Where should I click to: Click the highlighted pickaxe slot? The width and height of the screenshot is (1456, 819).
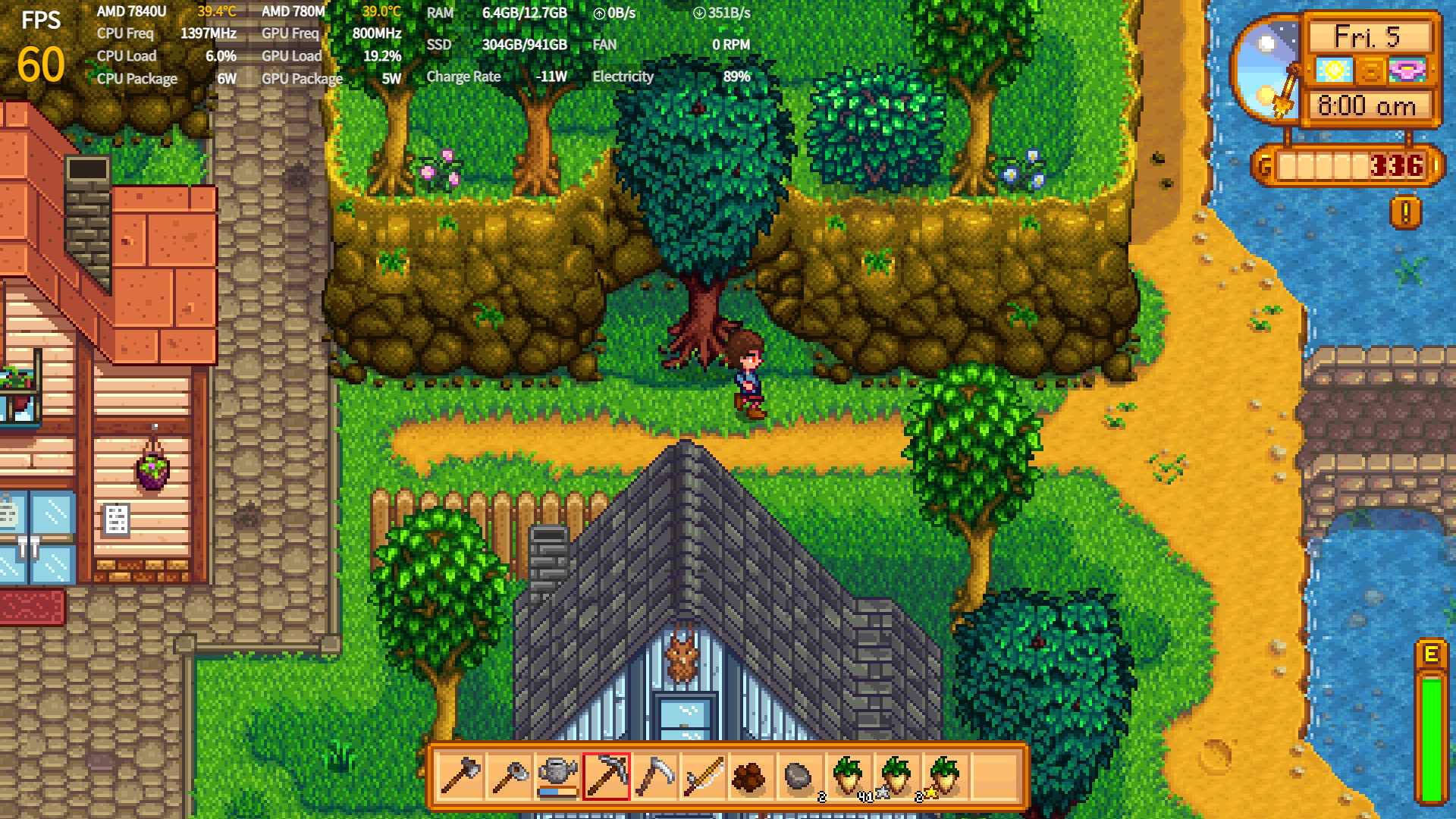tap(606, 777)
